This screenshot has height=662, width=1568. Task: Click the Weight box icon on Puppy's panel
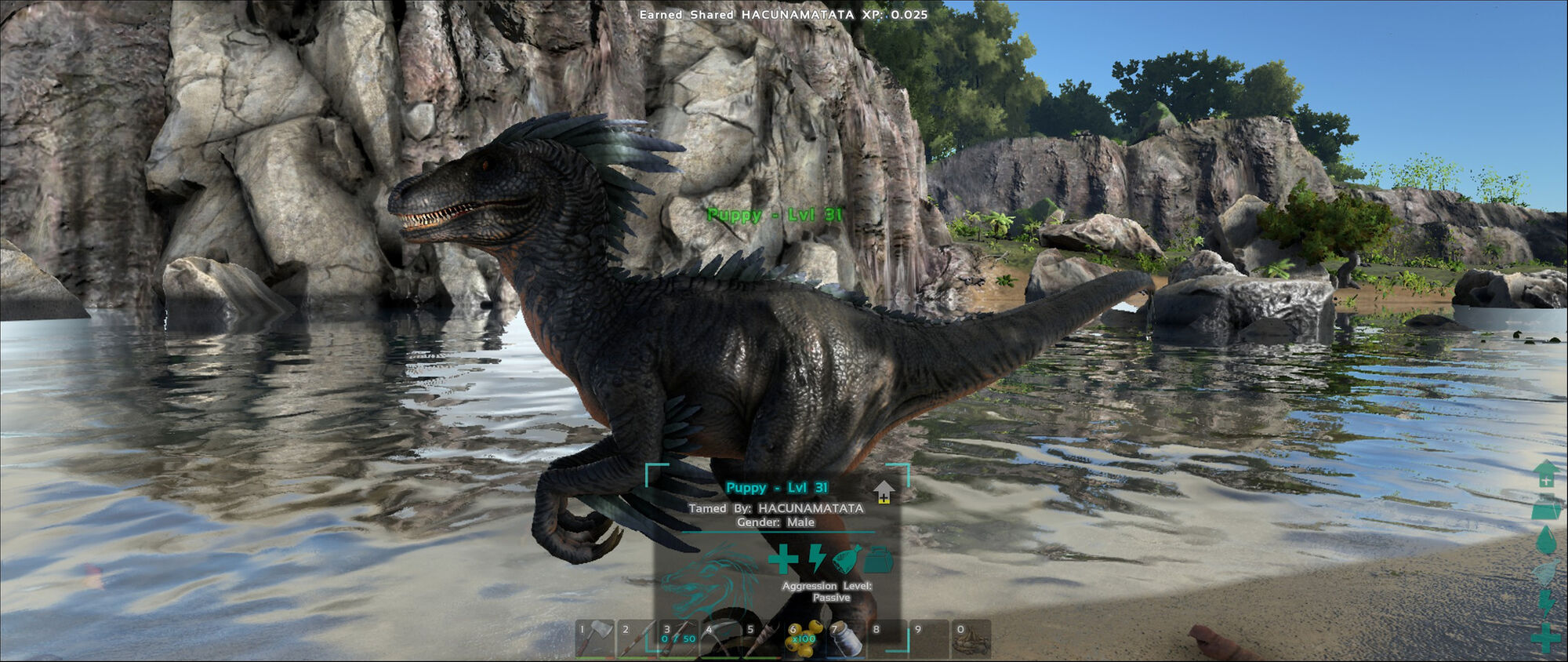(x=877, y=560)
